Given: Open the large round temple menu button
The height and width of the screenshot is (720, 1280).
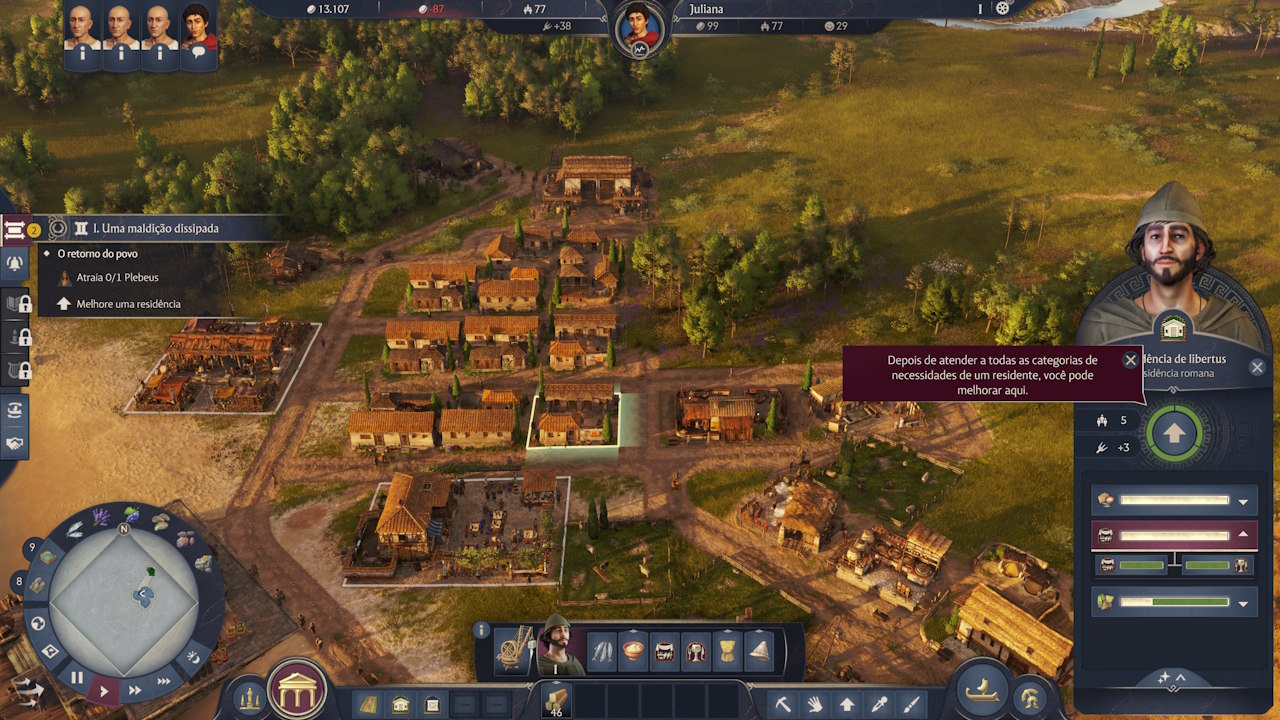Looking at the screenshot, I should pos(297,690).
